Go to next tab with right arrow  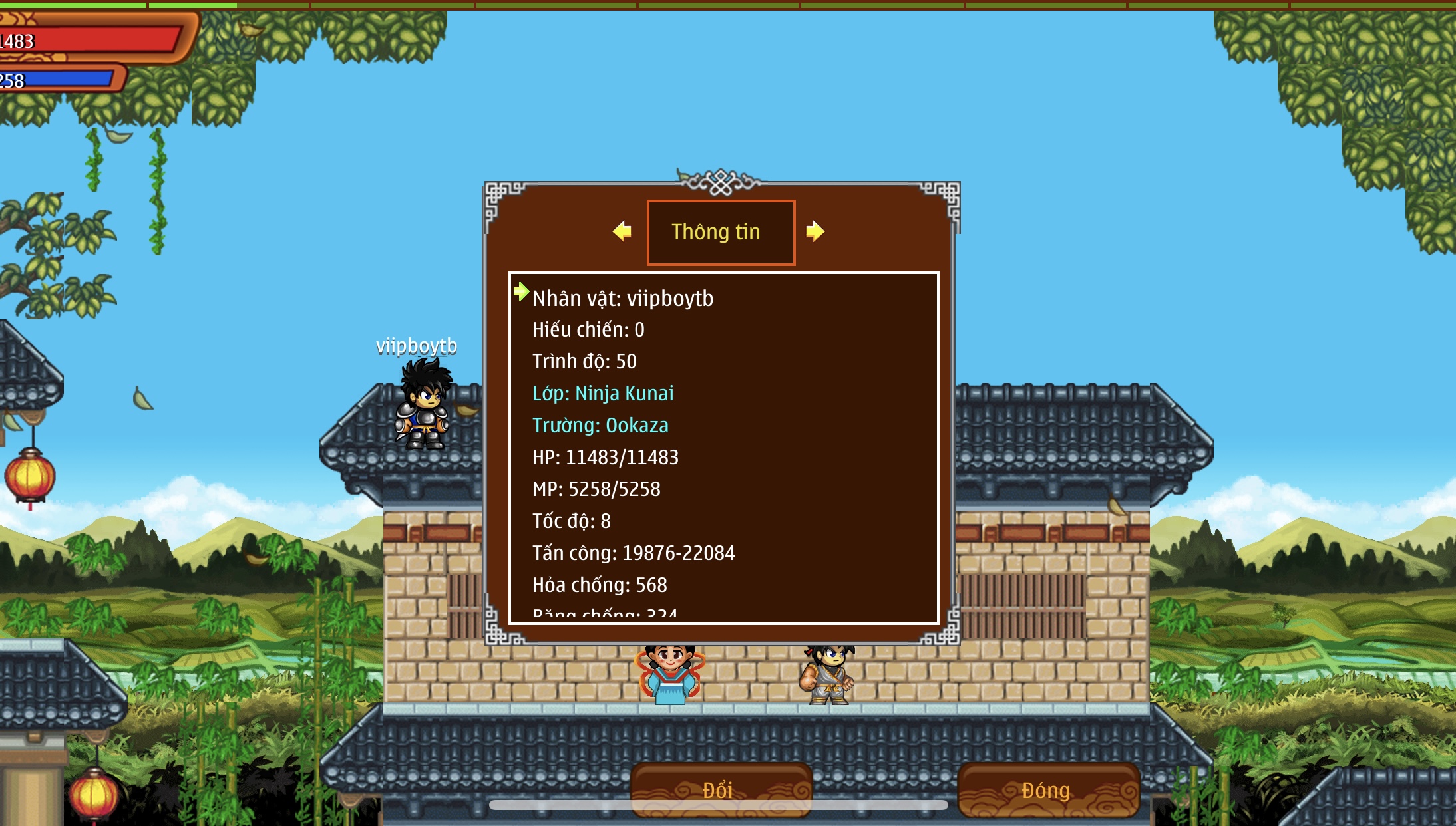coord(815,231)
